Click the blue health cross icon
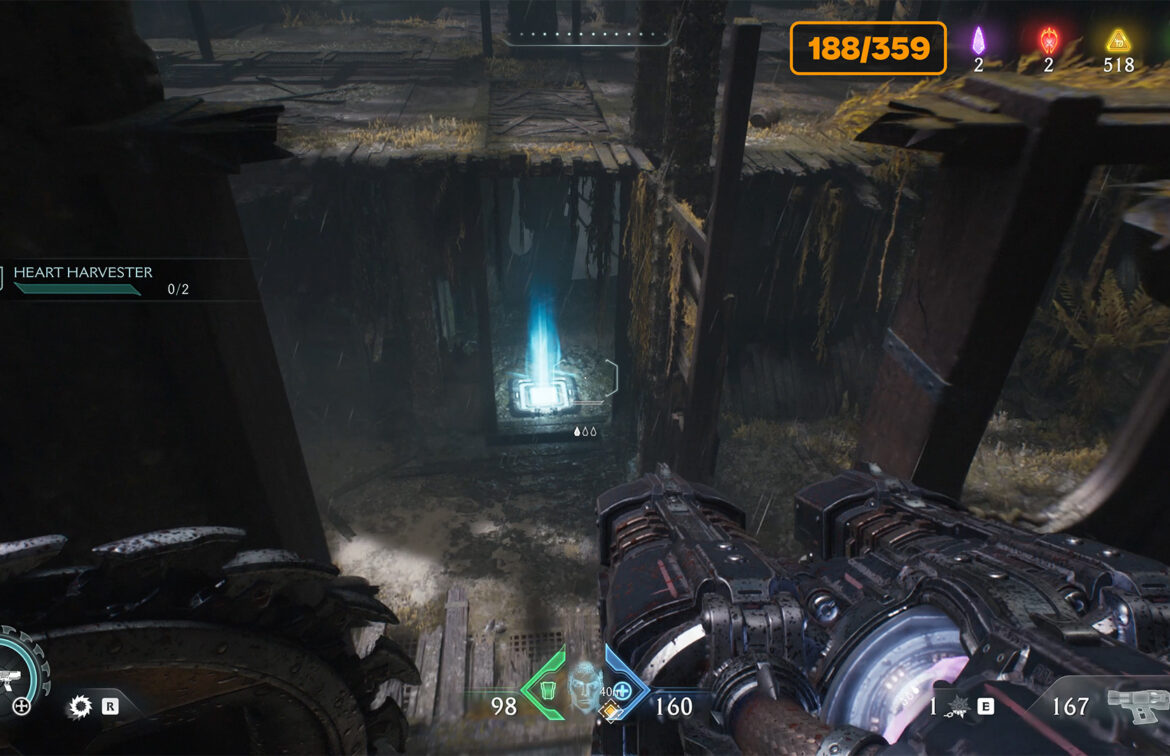Viewport: 1170px width, 756px height. click(x=622, y=690)
